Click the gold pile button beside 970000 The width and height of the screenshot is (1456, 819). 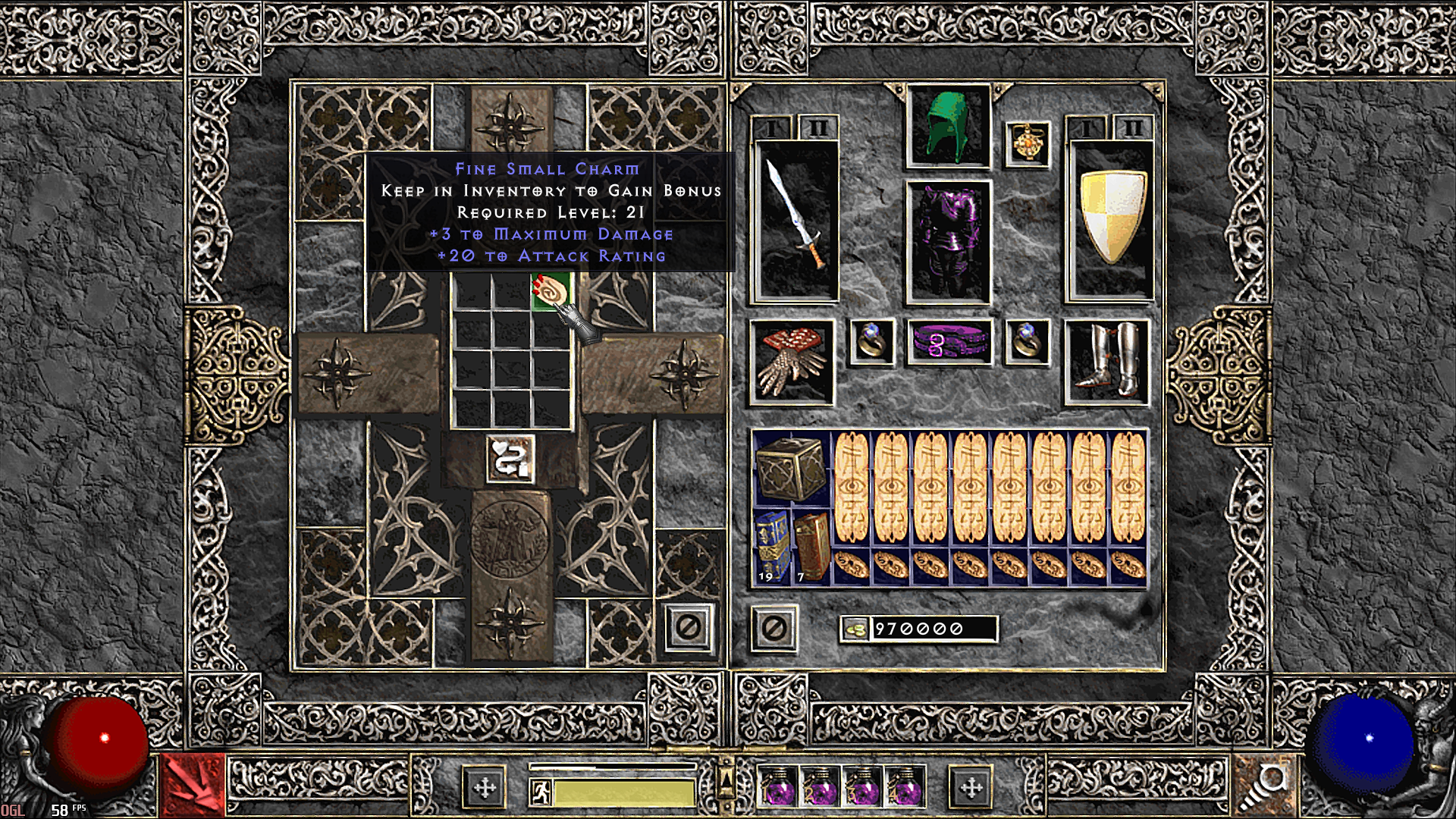click(x=855, y=629)
